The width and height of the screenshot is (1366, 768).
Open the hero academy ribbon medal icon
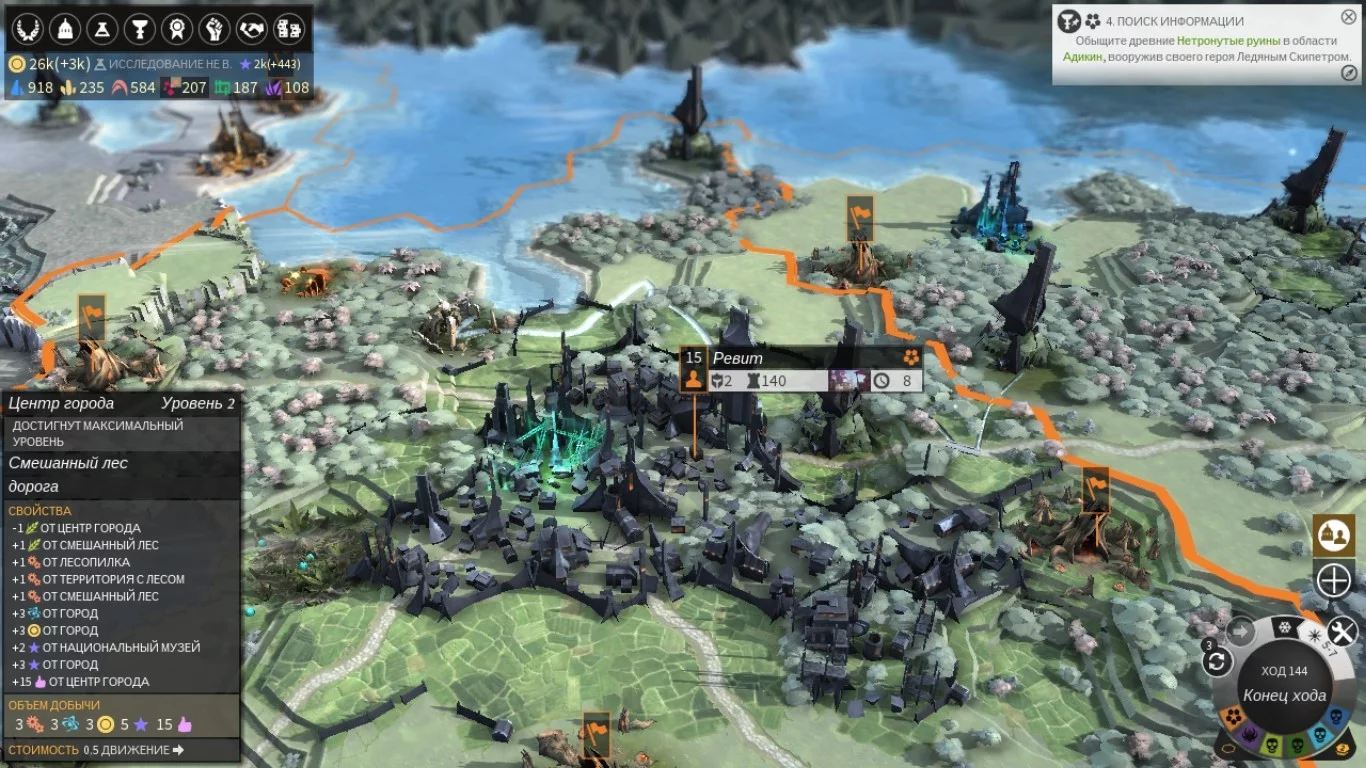[x=177, y=29]
